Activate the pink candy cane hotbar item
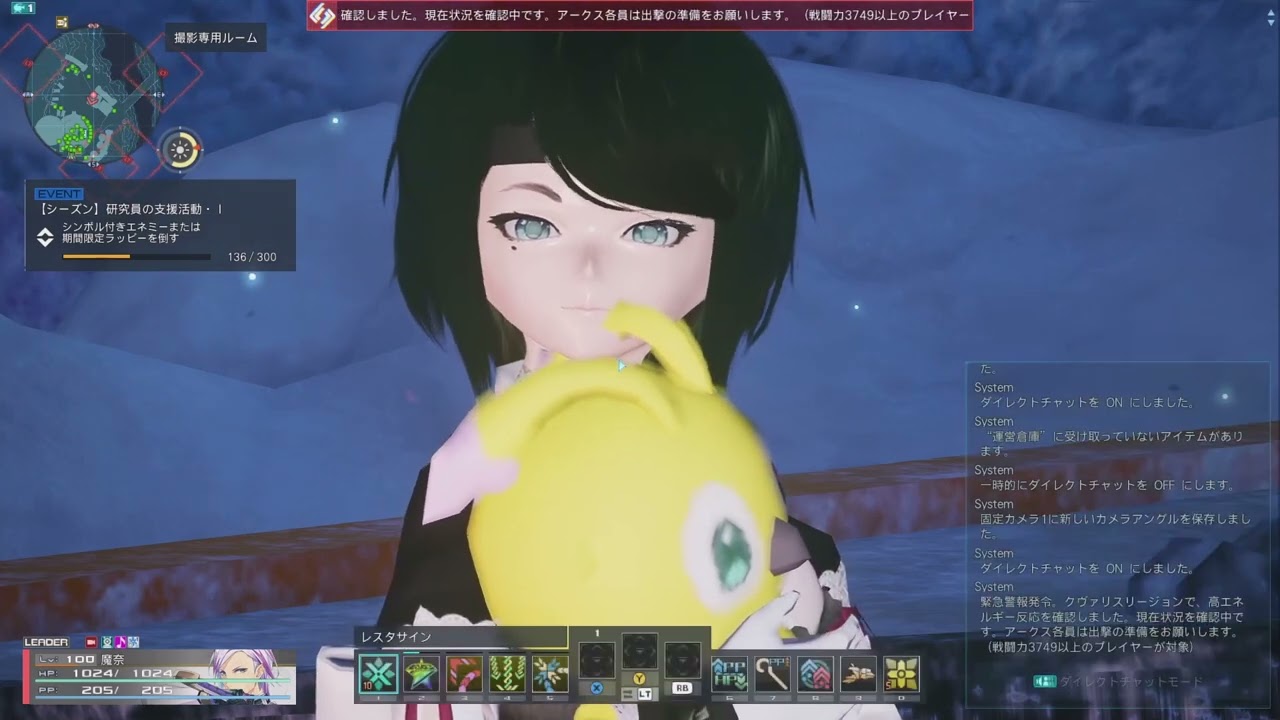The image size is (1280, 720). [464, 673]
